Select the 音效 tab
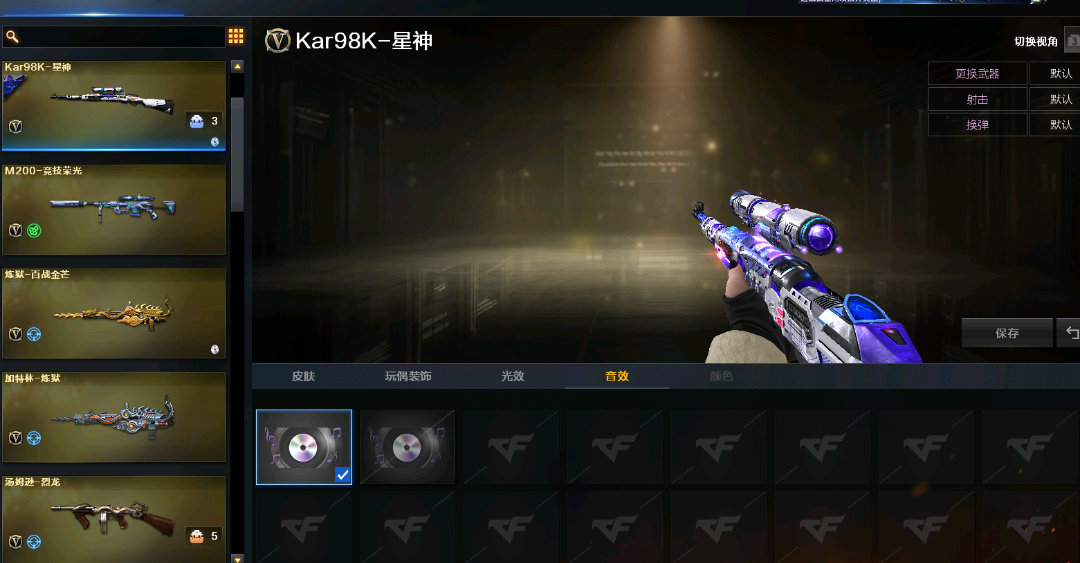 (x=617, y=376)
